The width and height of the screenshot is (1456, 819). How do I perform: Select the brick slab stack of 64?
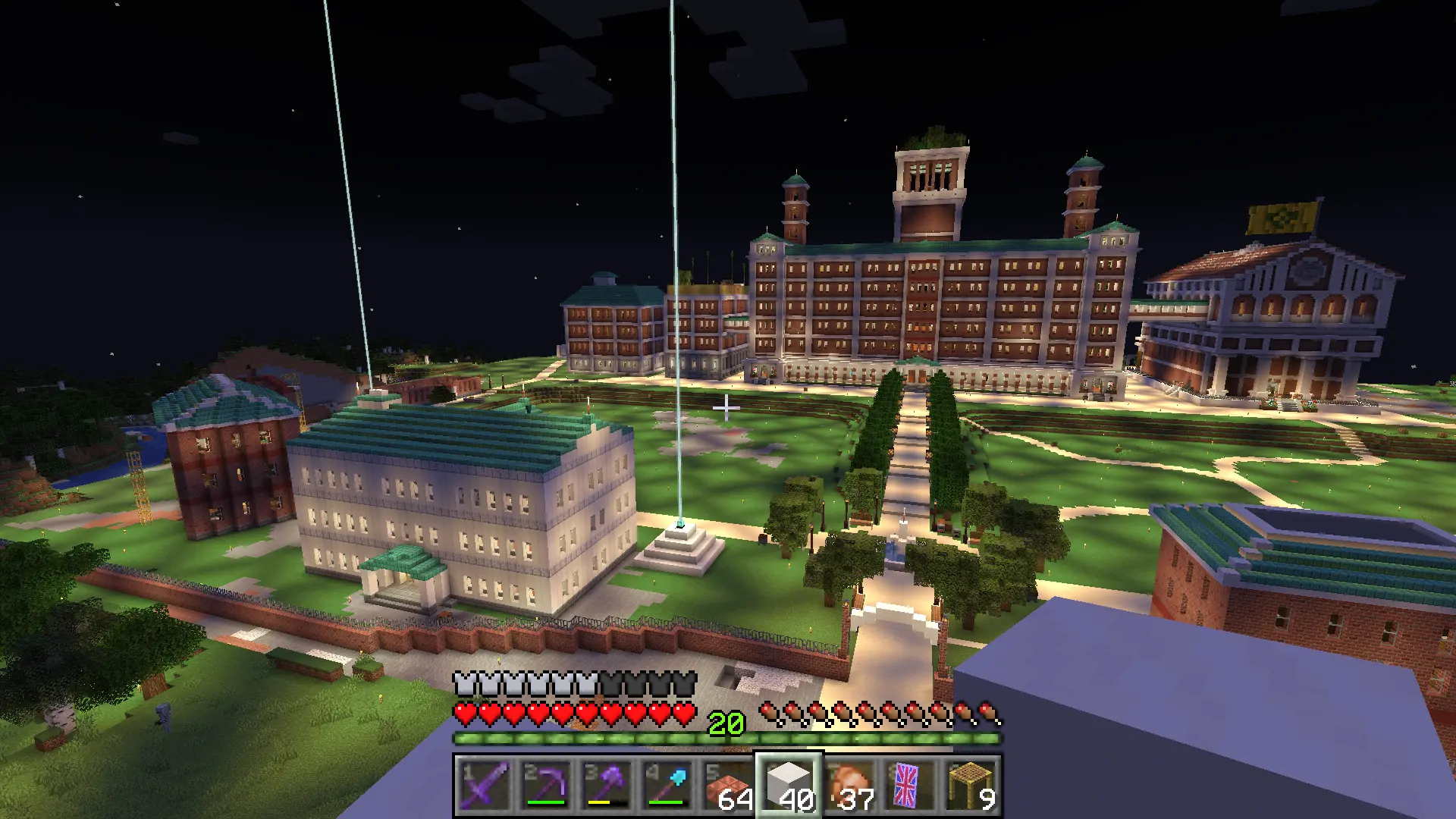tap(728, 786)
